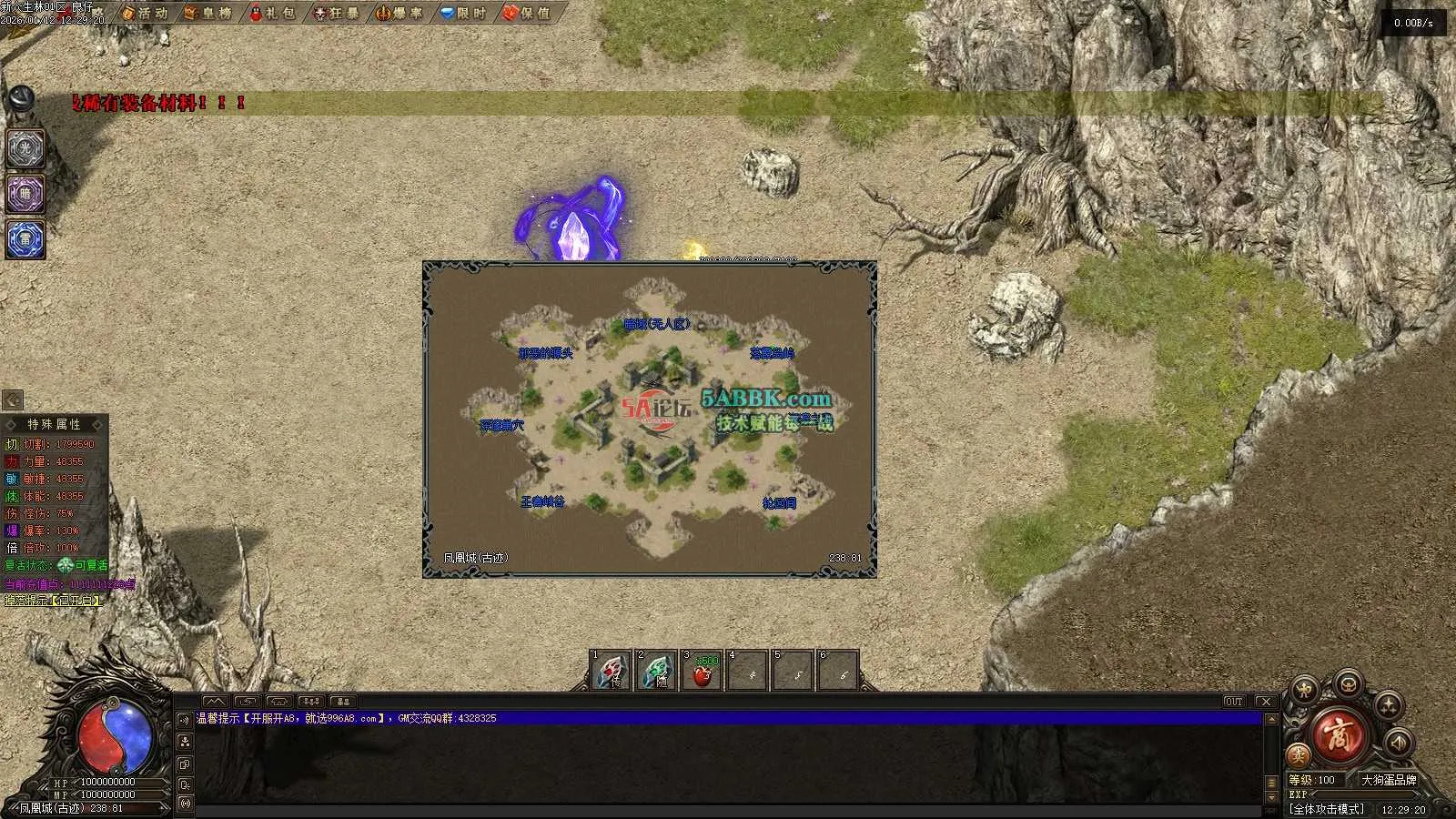Collapse the 特殊属性 panel with the arrow
Screen dimensions: 1456x819
click(13, 399)
